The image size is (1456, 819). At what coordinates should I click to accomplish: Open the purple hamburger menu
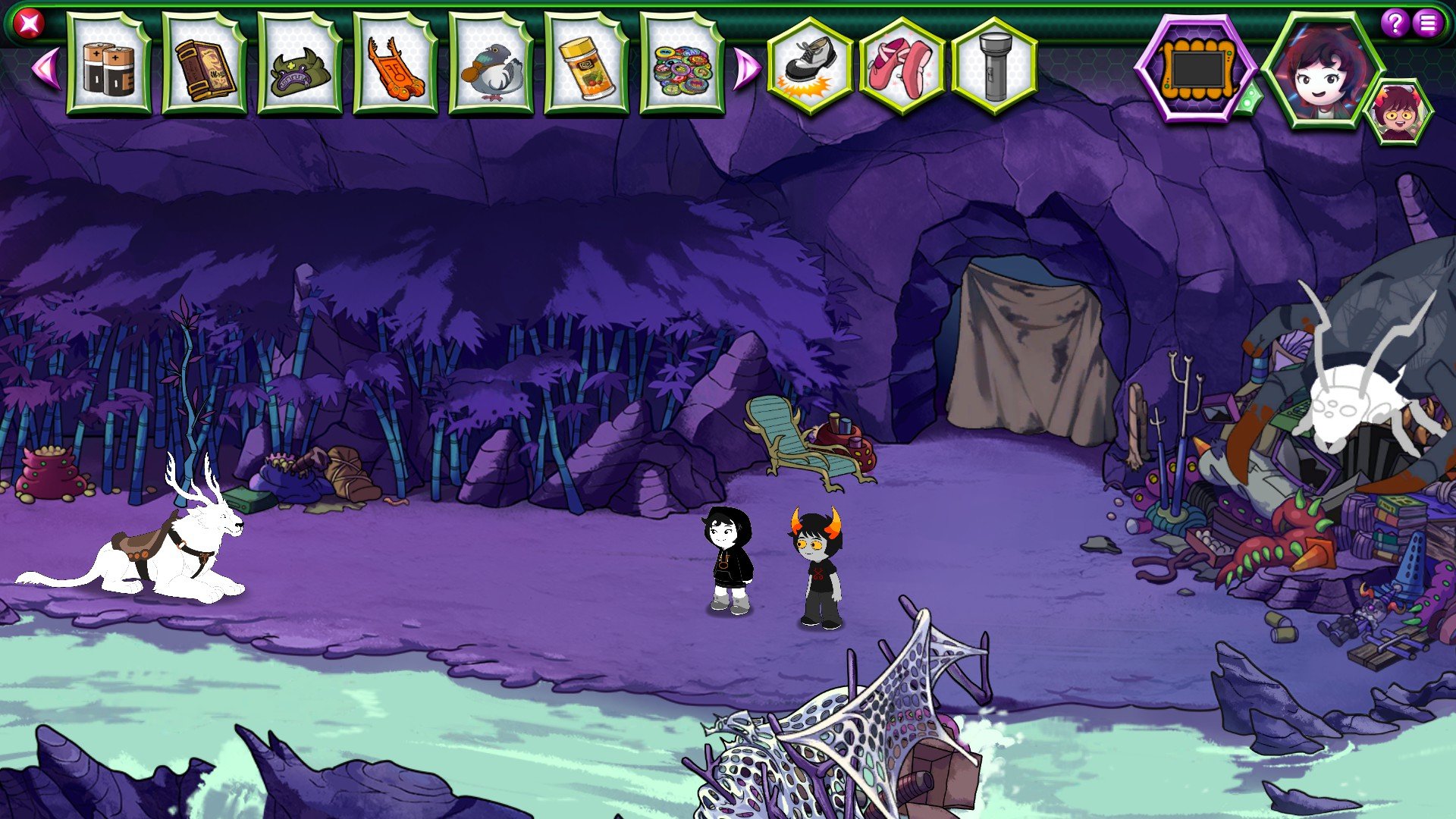tap(1428, 23)
